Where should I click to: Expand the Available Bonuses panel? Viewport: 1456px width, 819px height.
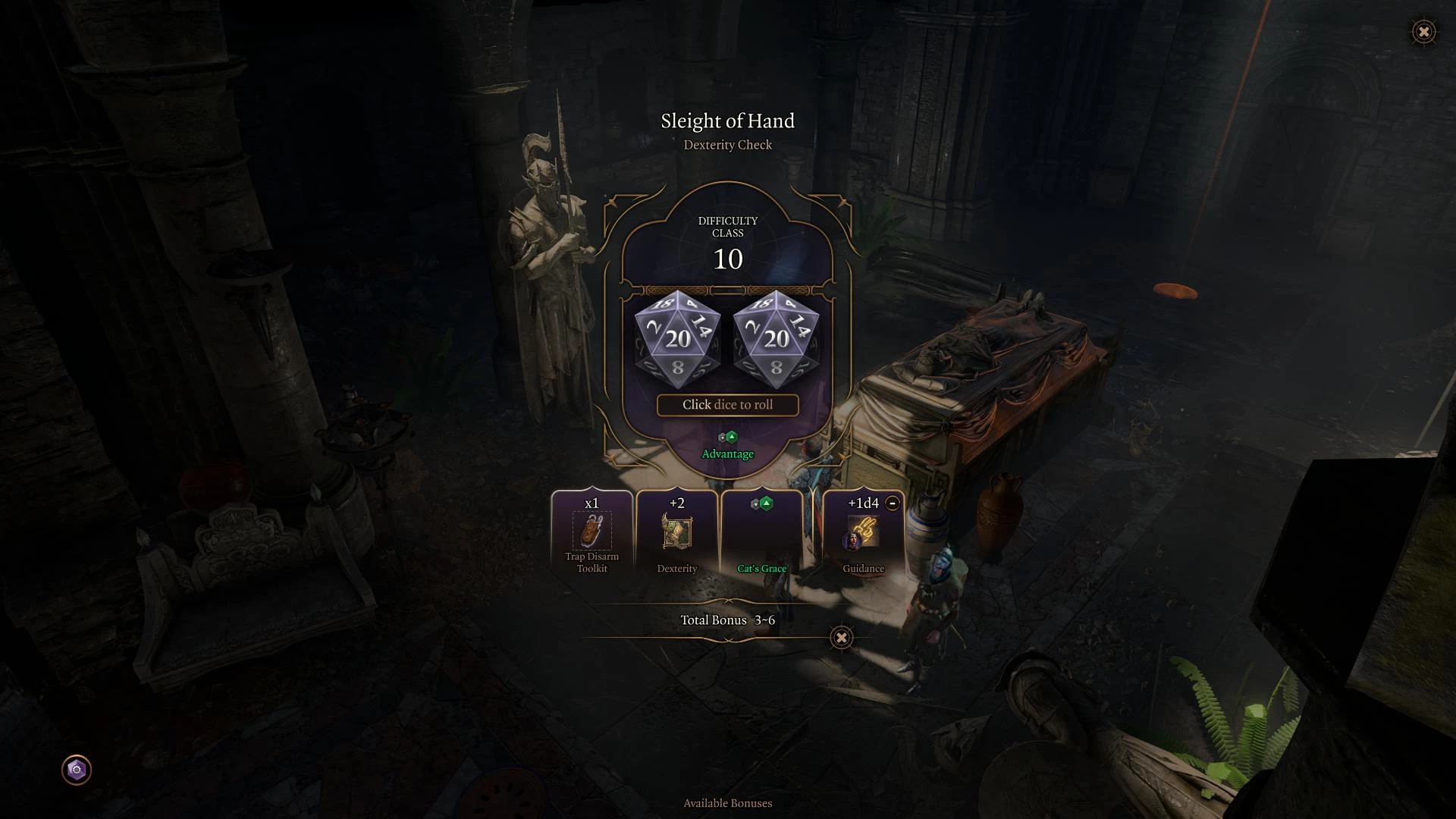[x=727, y=803]
